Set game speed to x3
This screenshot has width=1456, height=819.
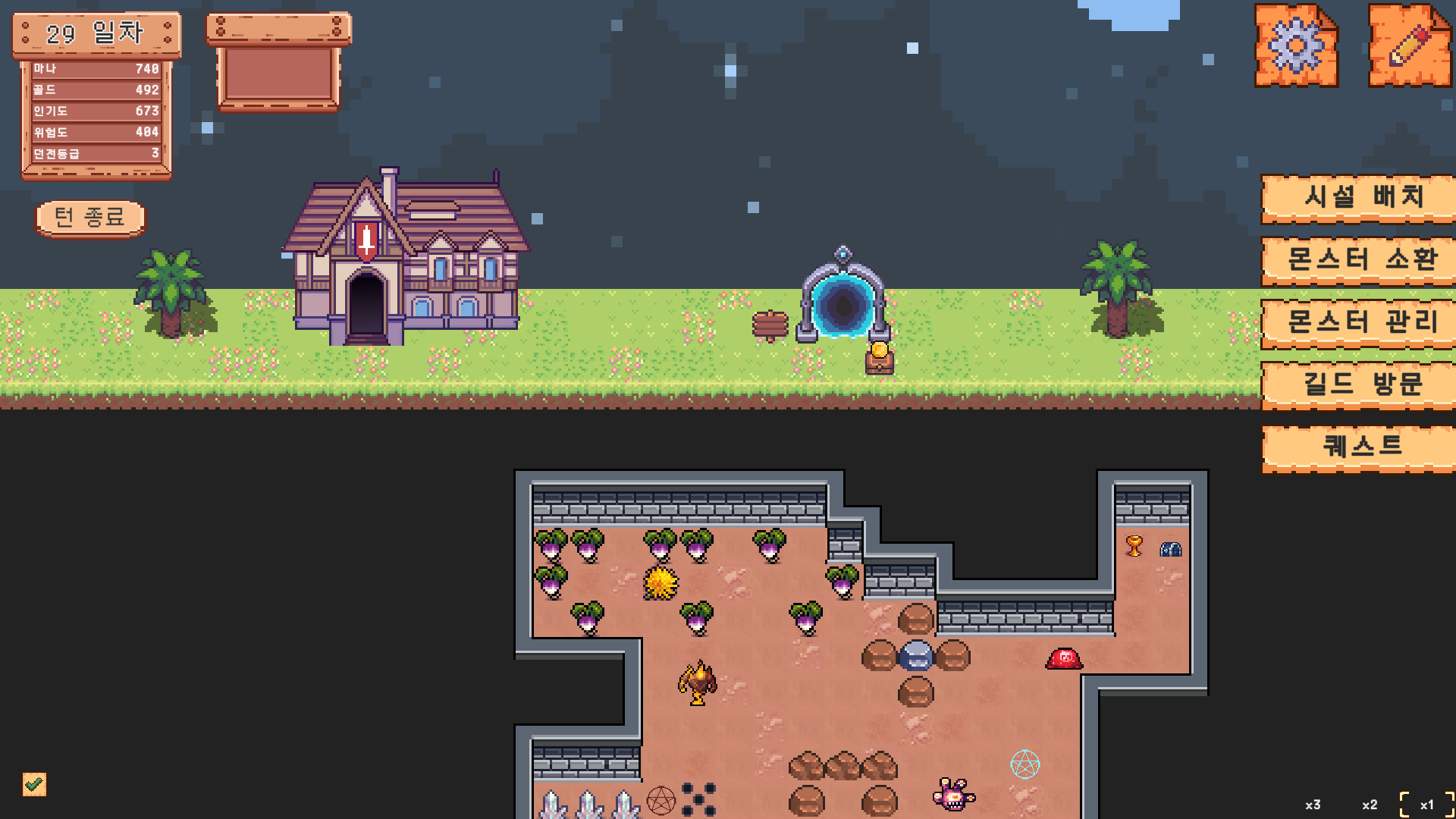pyautogui.click(x=1313, y=805)
